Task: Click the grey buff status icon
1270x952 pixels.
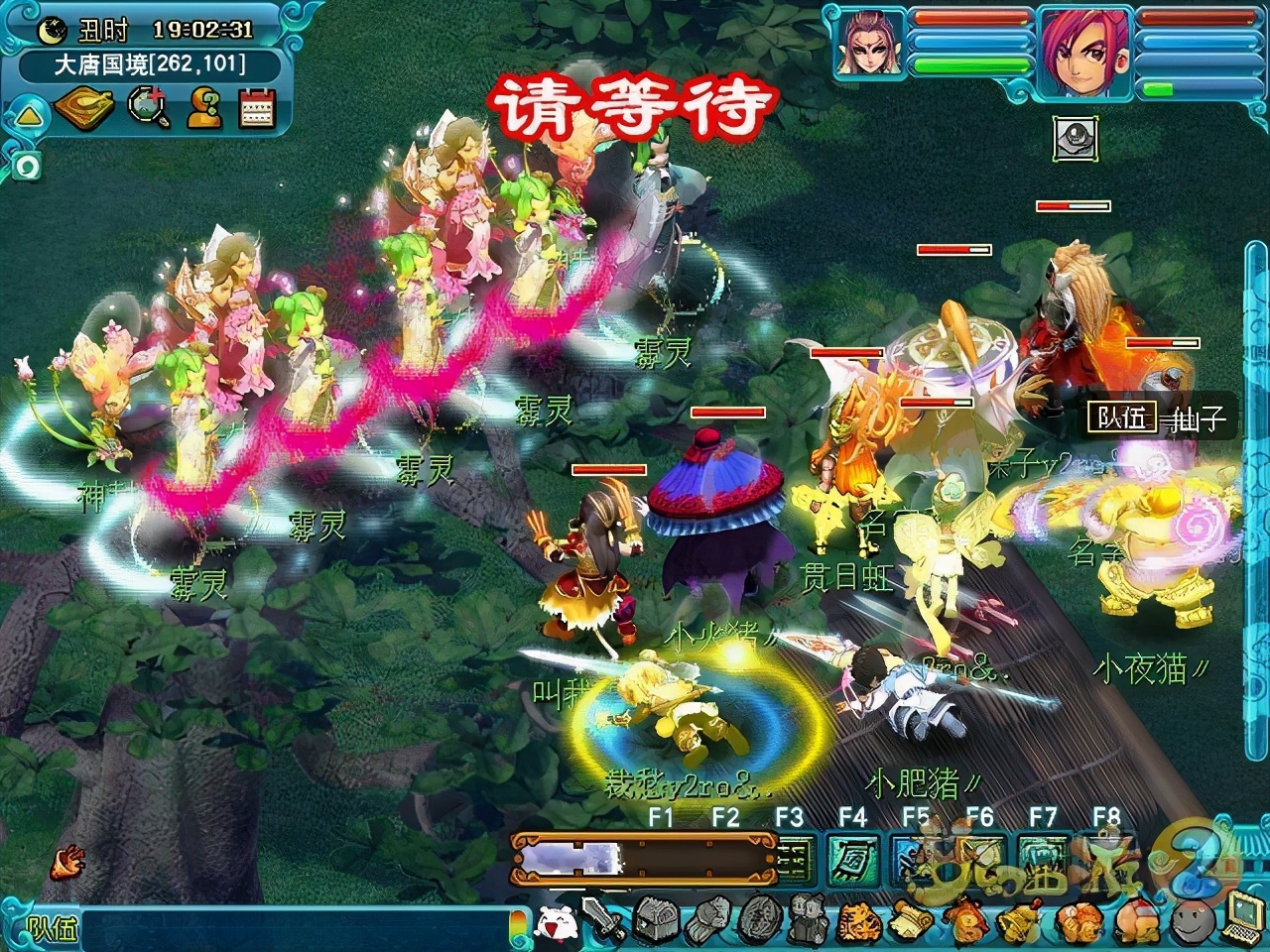Action: 1076,138
